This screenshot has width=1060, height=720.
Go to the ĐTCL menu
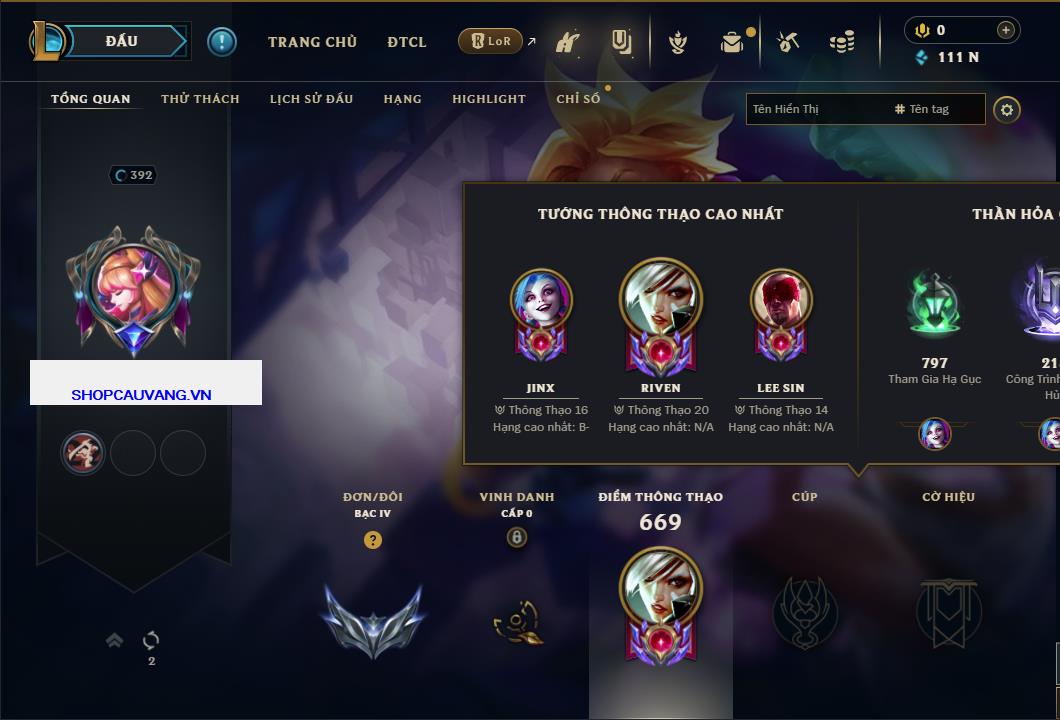click(406, 42)
